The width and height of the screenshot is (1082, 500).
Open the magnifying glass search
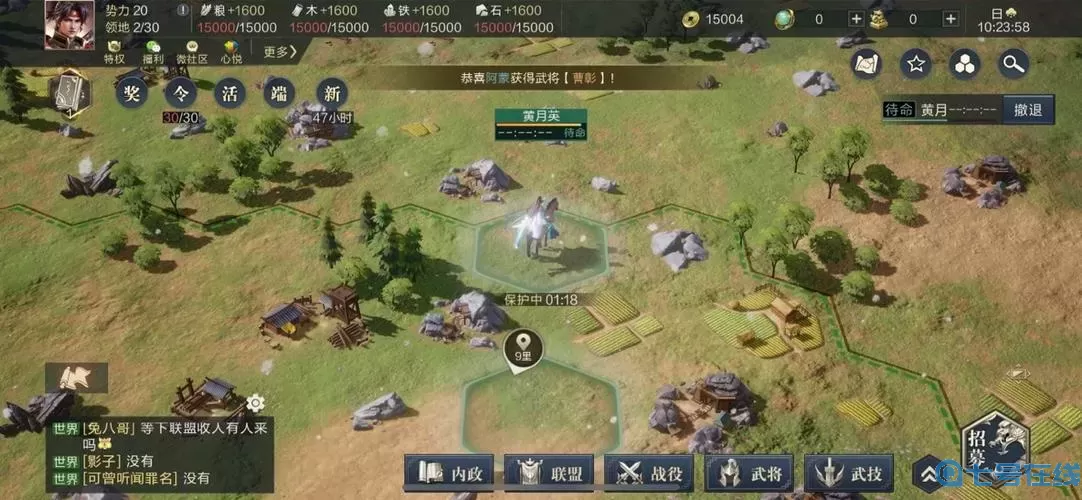coord(1014,64)
